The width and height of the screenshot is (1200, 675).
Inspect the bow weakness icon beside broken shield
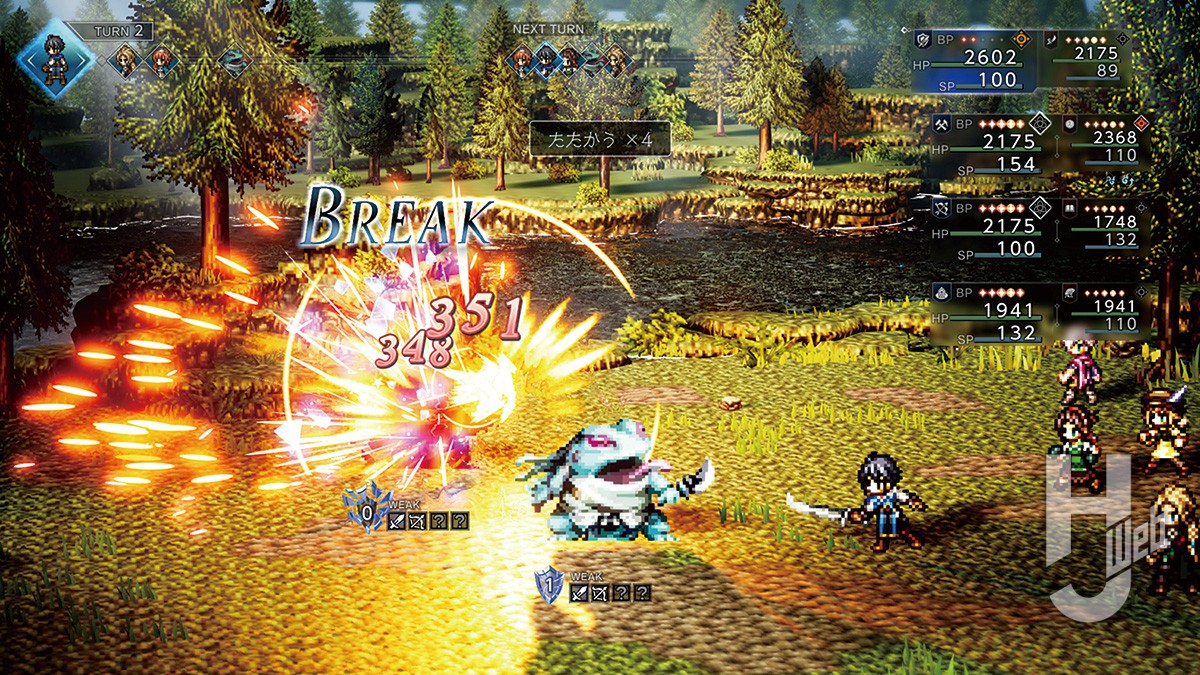point(416,520)
